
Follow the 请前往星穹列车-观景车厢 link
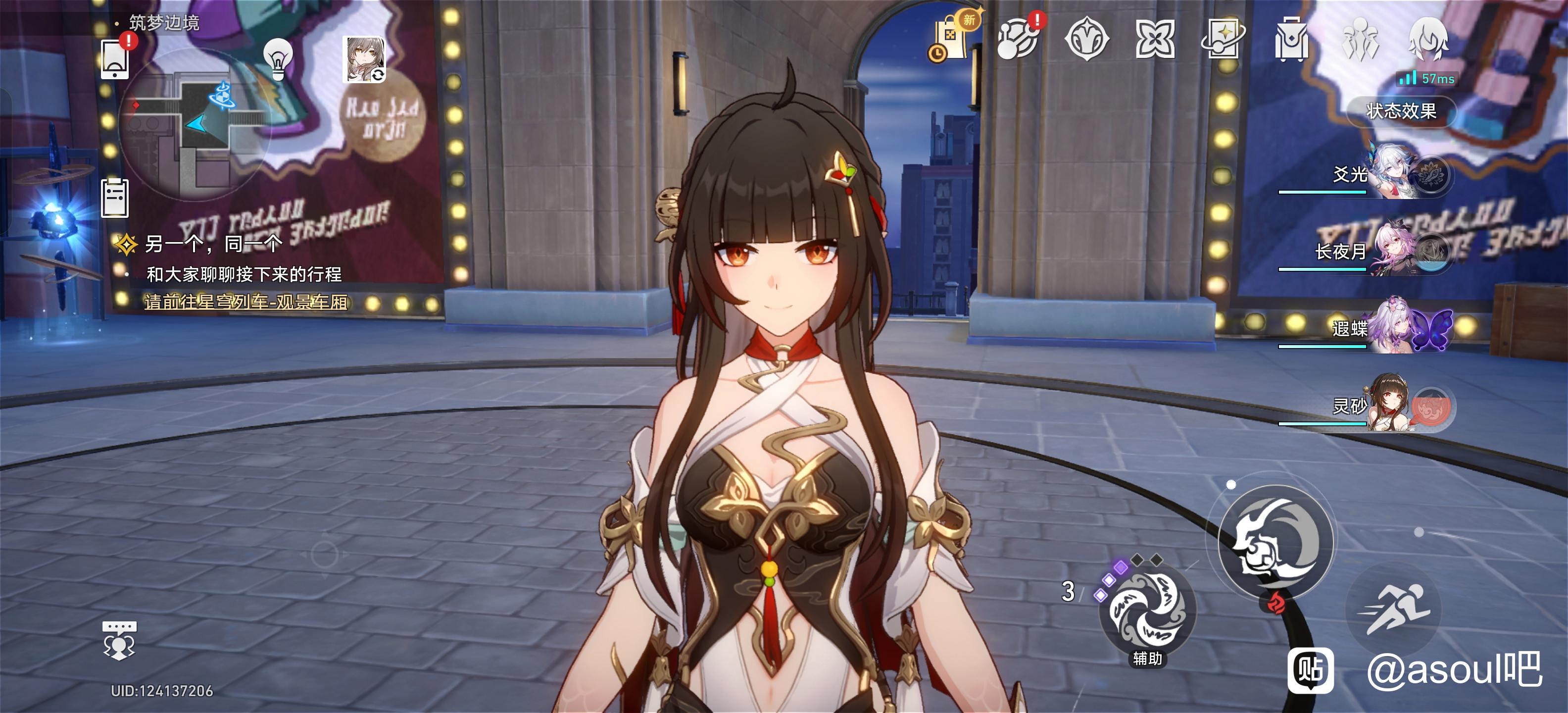click(246, 302)
